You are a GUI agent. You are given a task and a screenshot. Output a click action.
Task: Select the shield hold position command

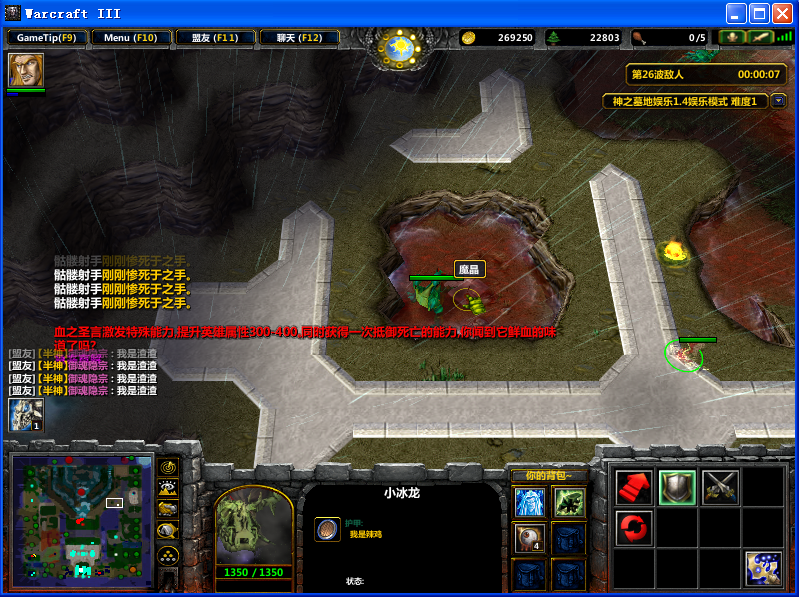point(677,487)
